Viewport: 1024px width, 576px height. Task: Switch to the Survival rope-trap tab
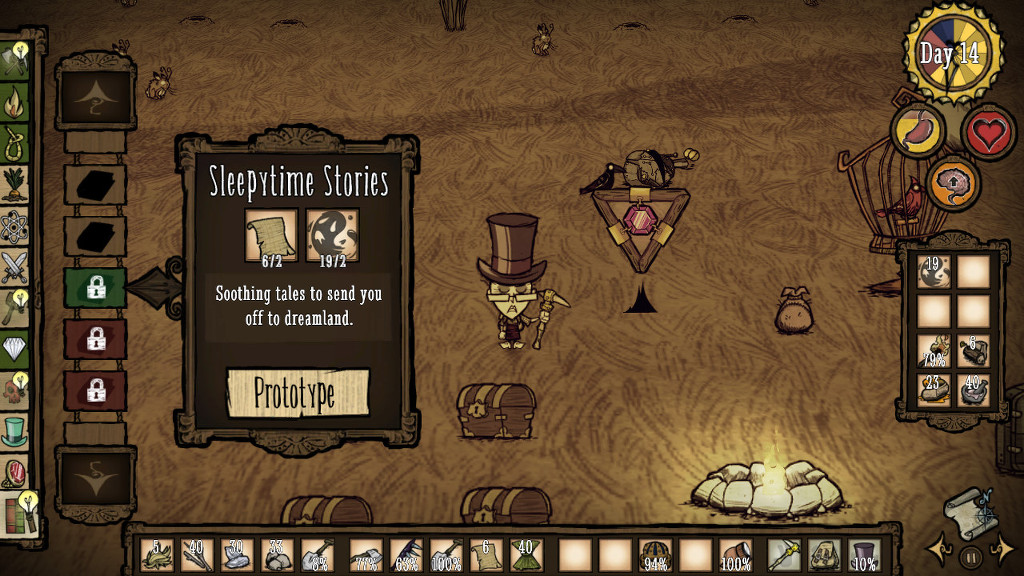coord(14,142)
